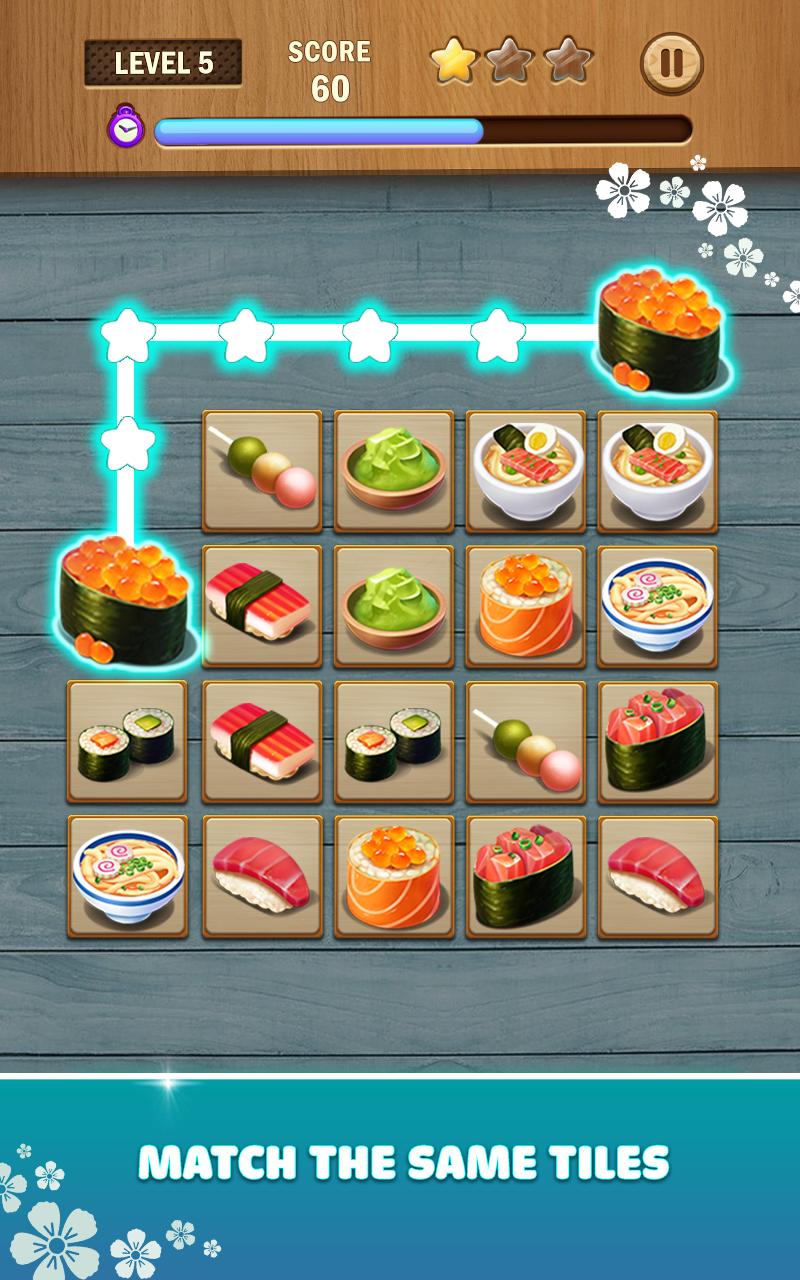Choose the salmon roll tile between two tuna tiles

click(394, 876)
